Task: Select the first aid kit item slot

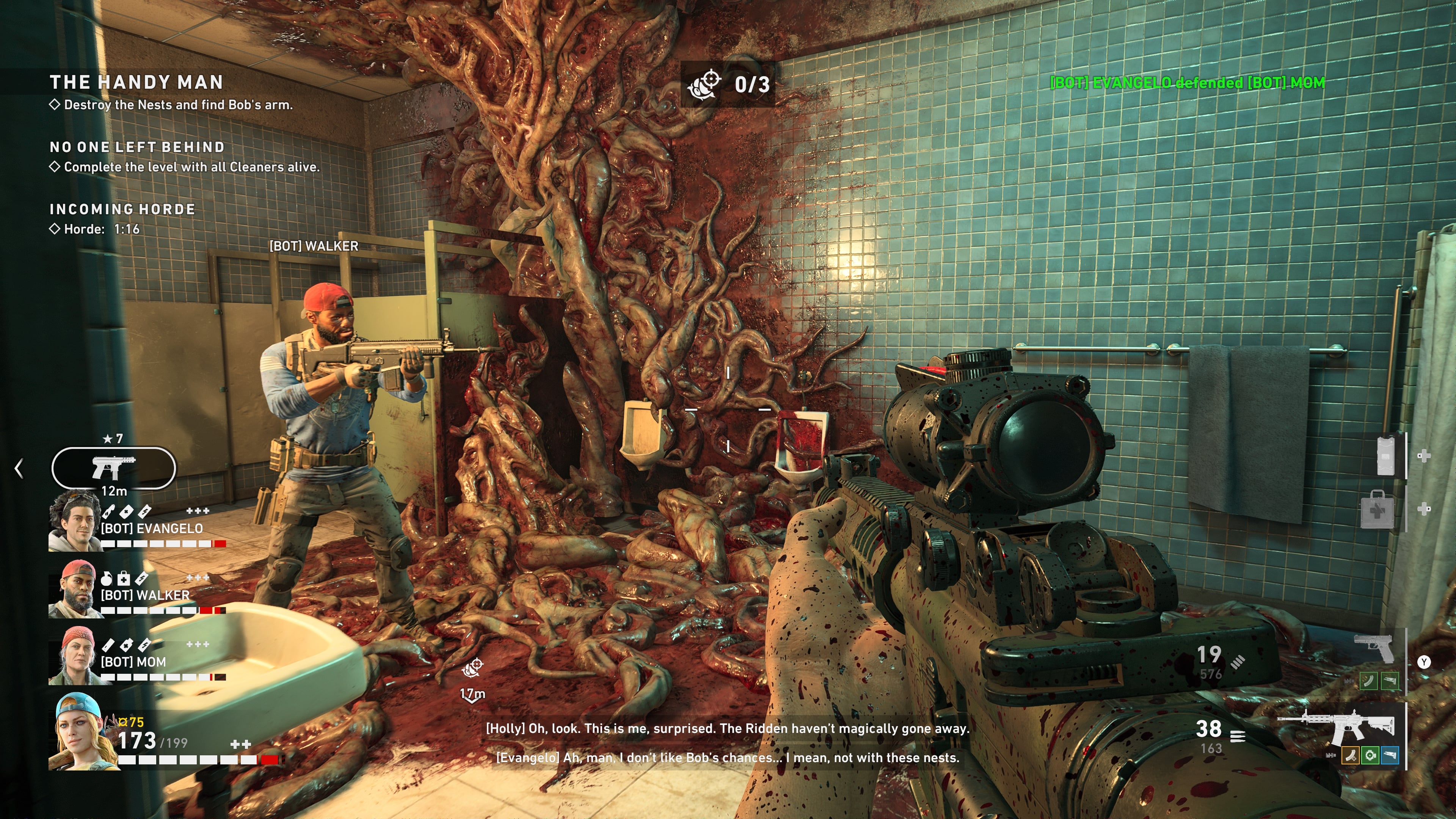Action: click(x=1378, y=510)
